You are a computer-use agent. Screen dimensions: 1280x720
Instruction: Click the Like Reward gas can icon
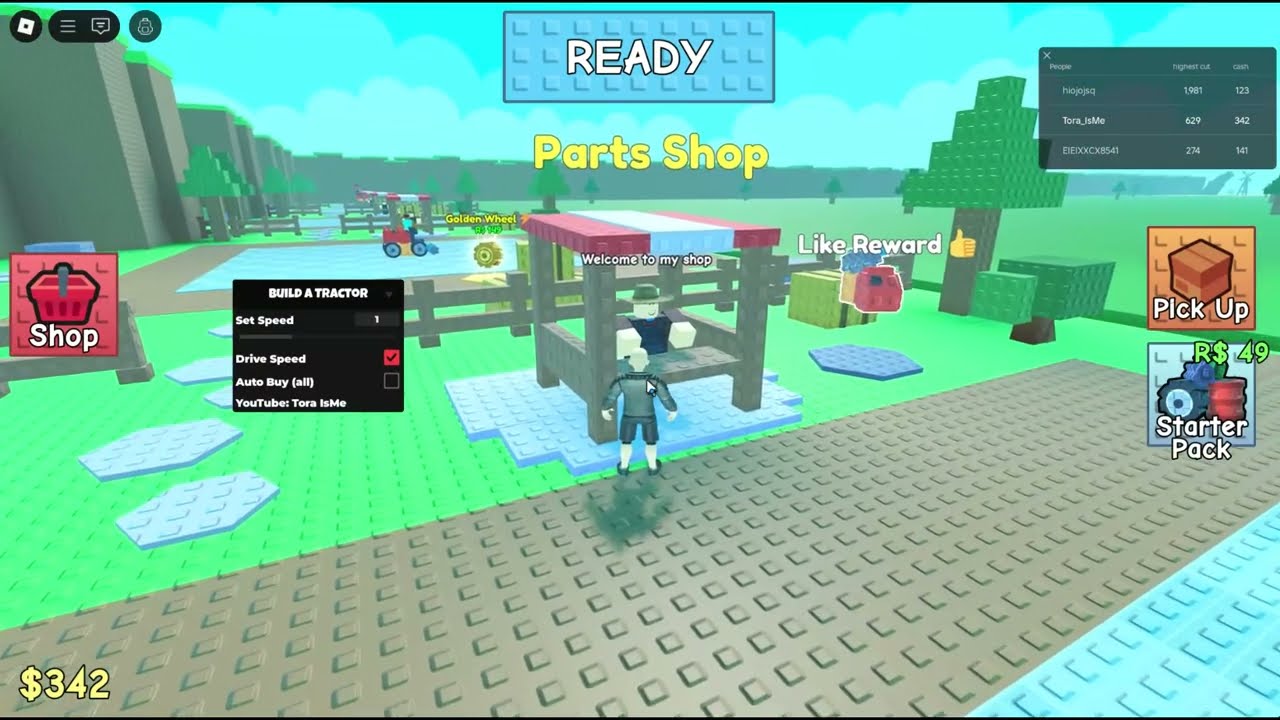868,284
